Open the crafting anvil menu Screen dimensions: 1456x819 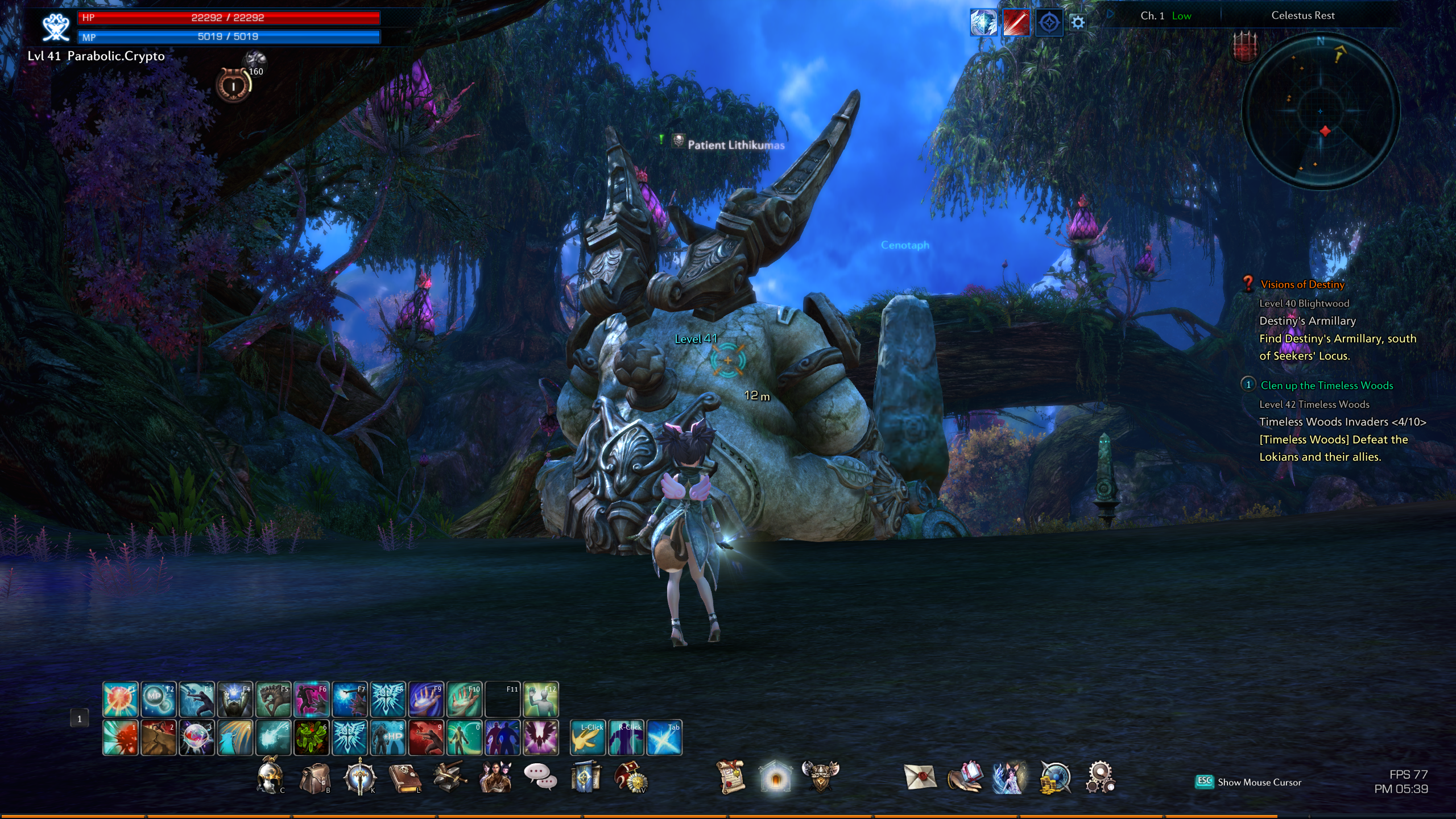pos(449,777)
